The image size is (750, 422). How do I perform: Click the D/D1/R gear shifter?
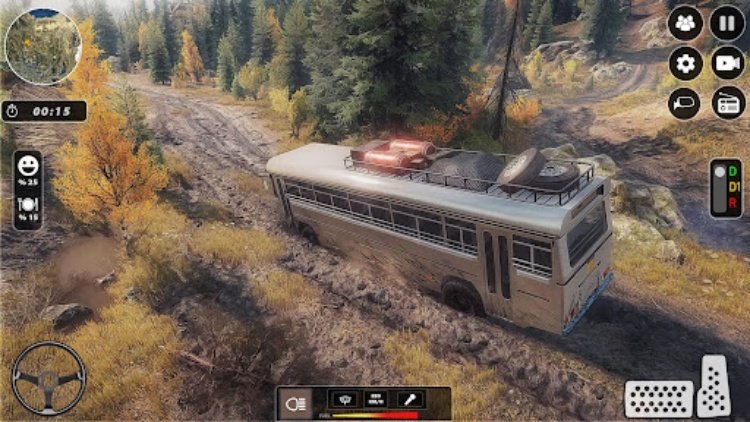(726, 188)
